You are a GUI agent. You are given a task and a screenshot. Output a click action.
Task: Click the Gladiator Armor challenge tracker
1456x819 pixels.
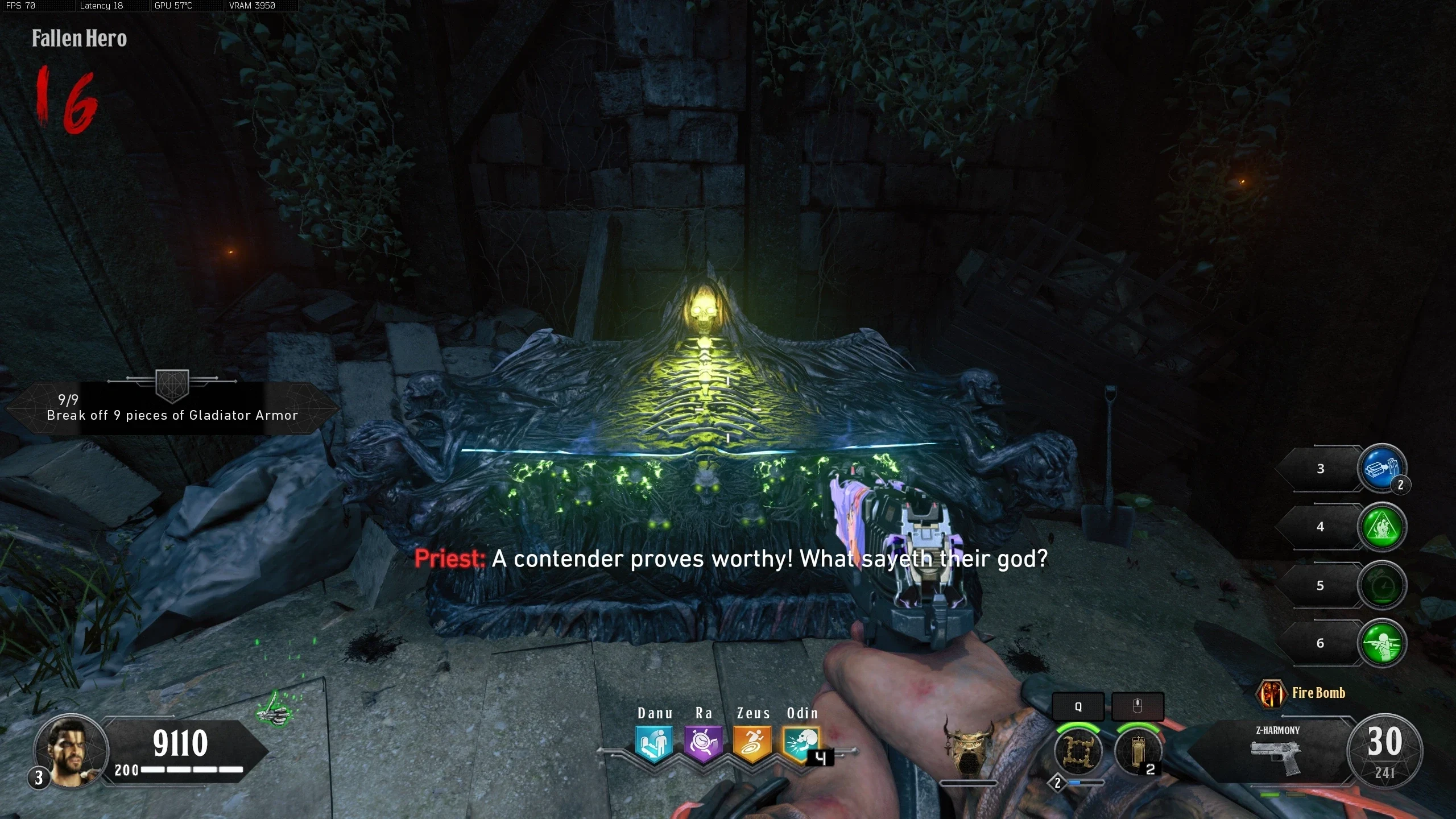click(172, 408)
